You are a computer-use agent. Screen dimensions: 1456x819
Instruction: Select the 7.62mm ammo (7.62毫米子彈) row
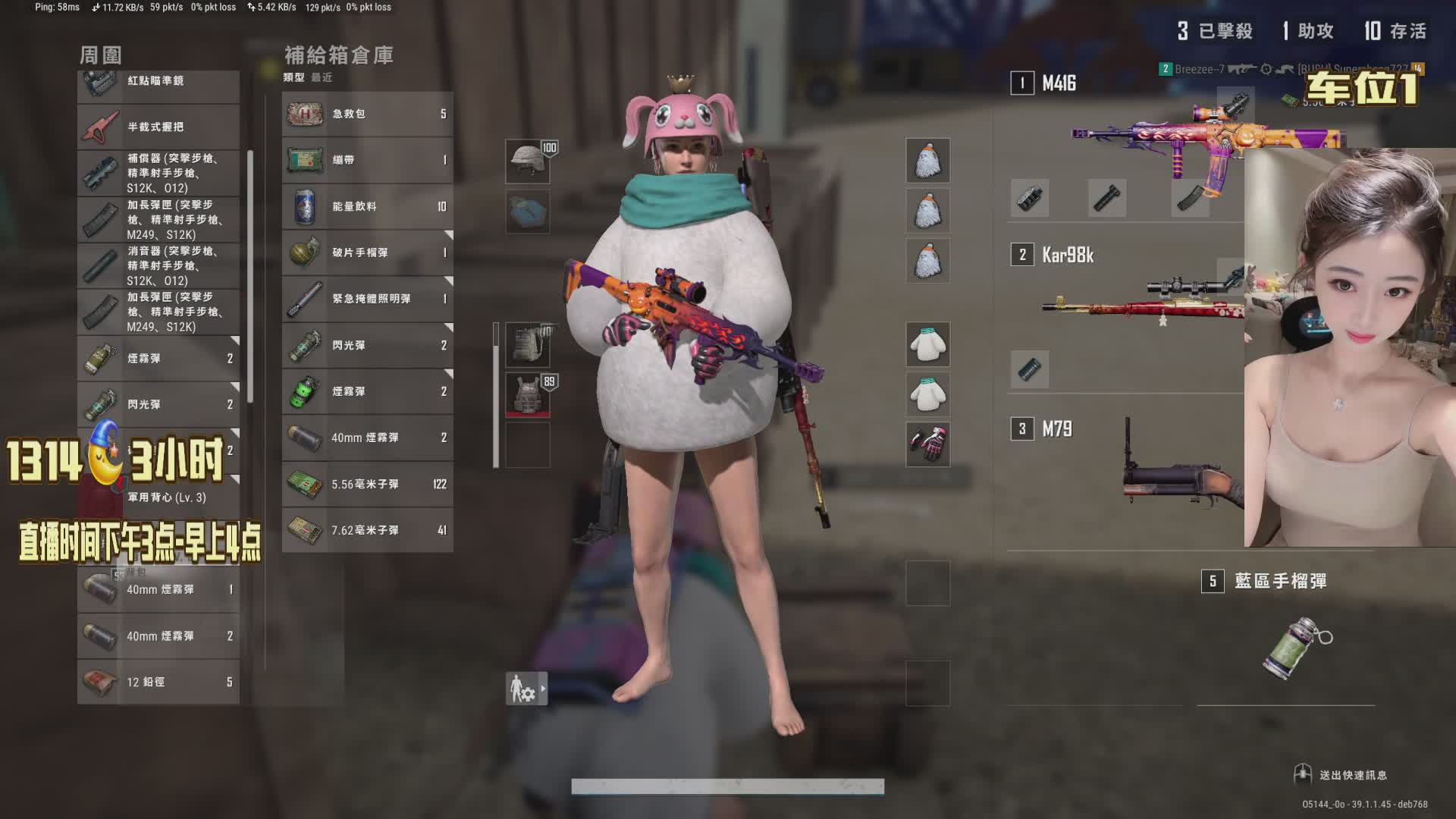[368, 531]
